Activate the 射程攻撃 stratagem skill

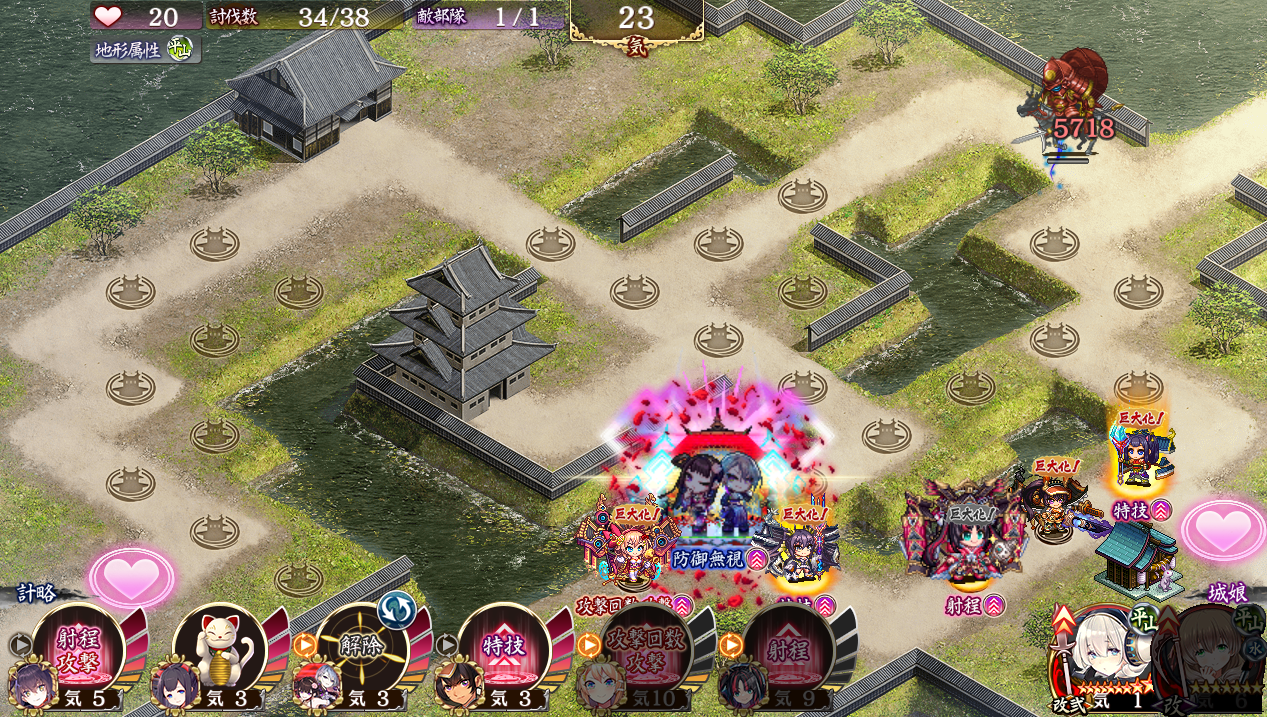(x=78, y=648)
